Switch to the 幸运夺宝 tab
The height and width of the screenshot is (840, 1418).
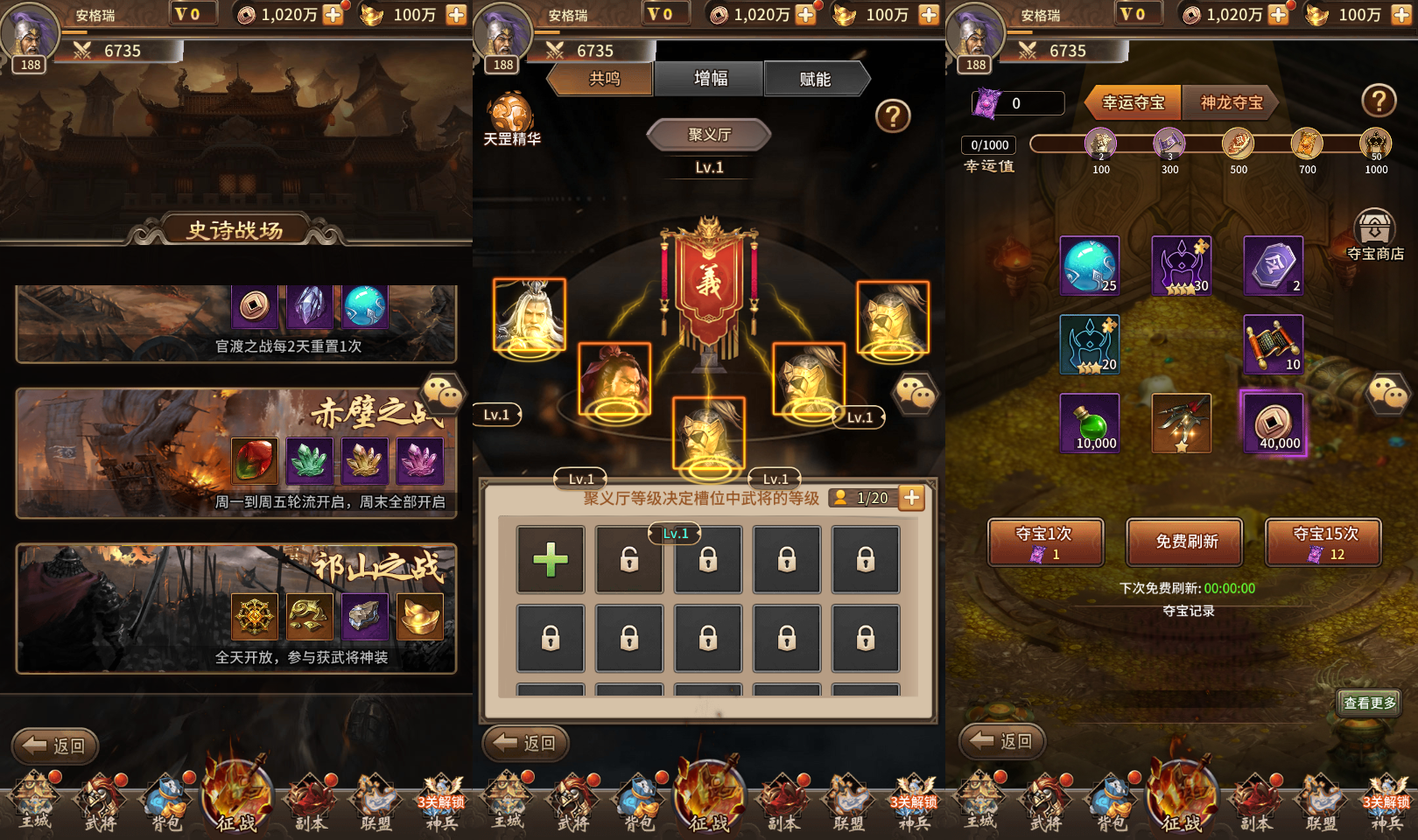1133,102
